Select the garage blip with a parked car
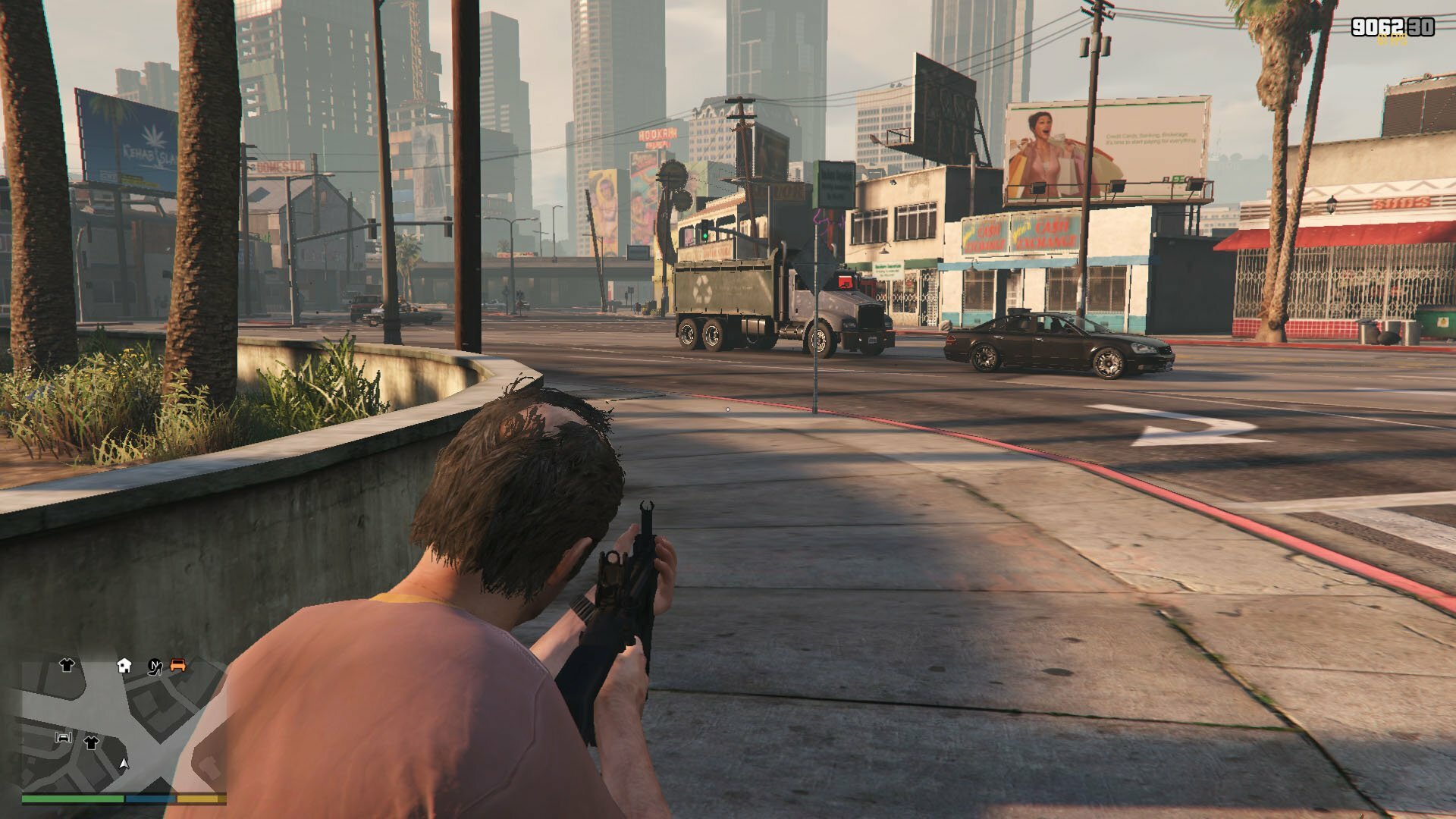 [x=64, y=737]
